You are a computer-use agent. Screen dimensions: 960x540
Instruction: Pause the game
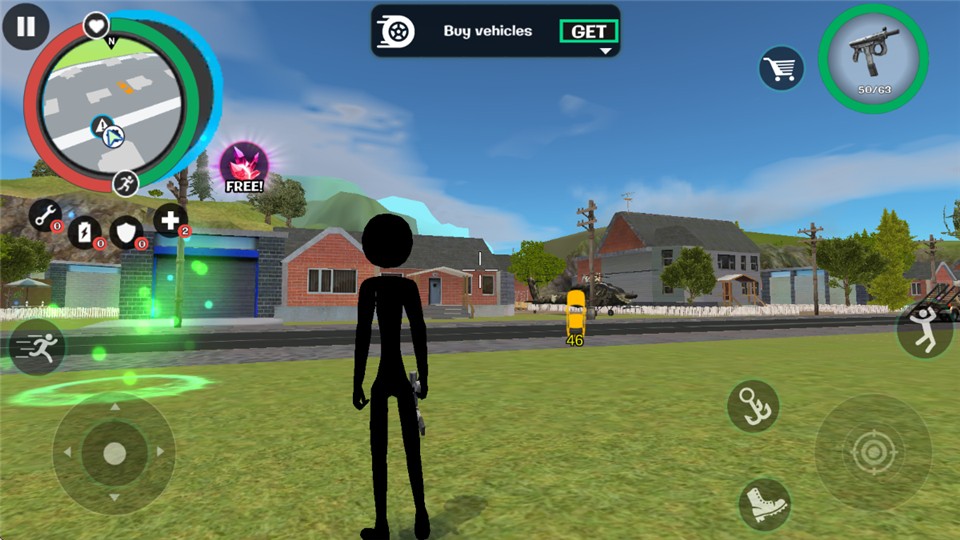click(26, 27)
